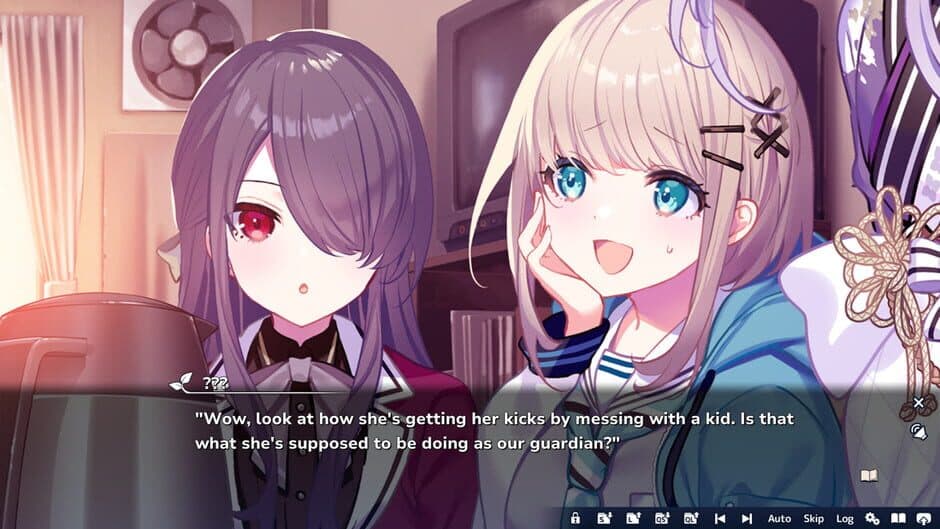Quick load with the QL icon
Image resolution: width=940 pixels, height=529 pixels.
[x=690, y=518]
